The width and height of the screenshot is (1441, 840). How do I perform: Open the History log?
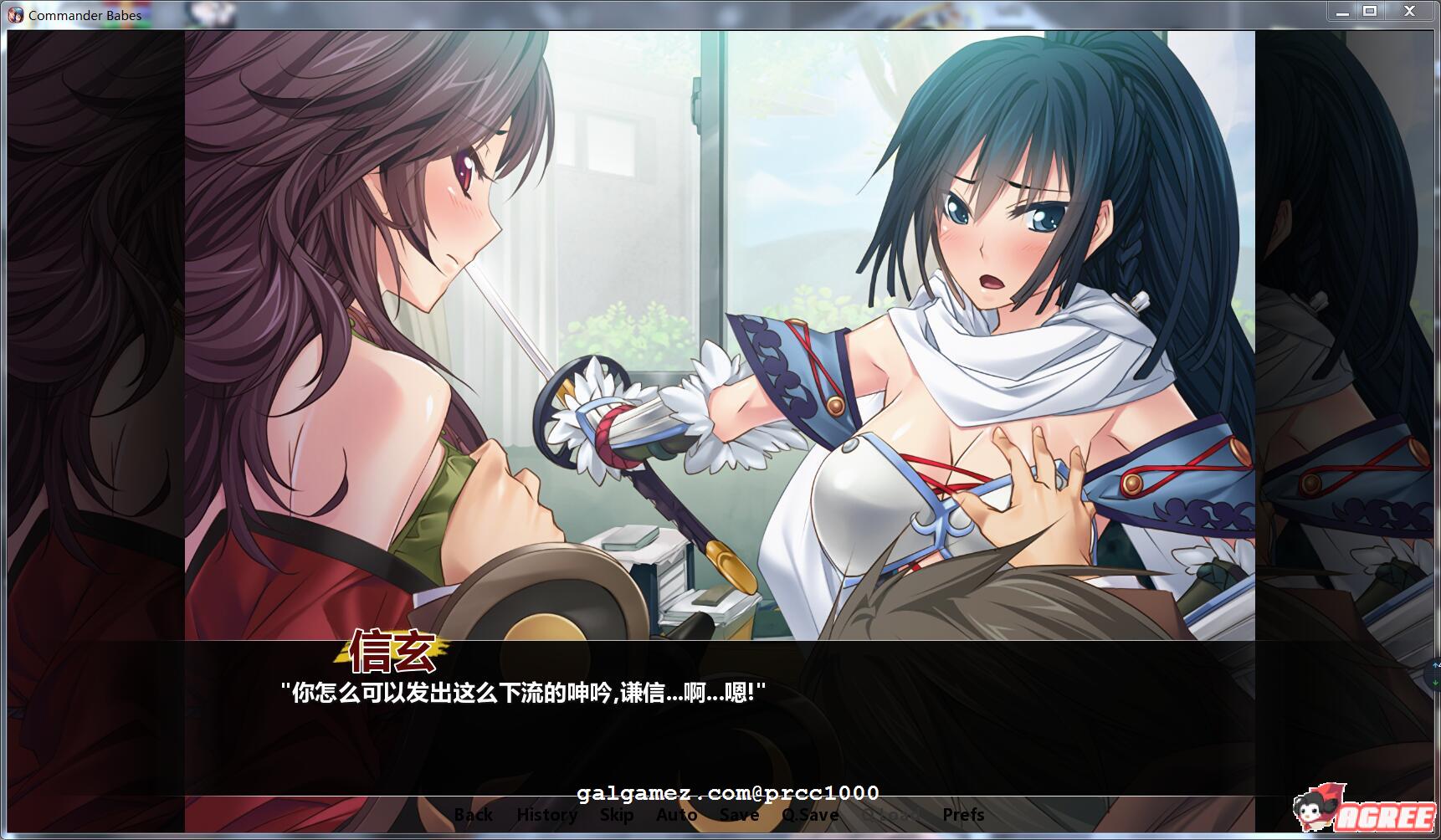pyautogui.click(x=547, y=814)
